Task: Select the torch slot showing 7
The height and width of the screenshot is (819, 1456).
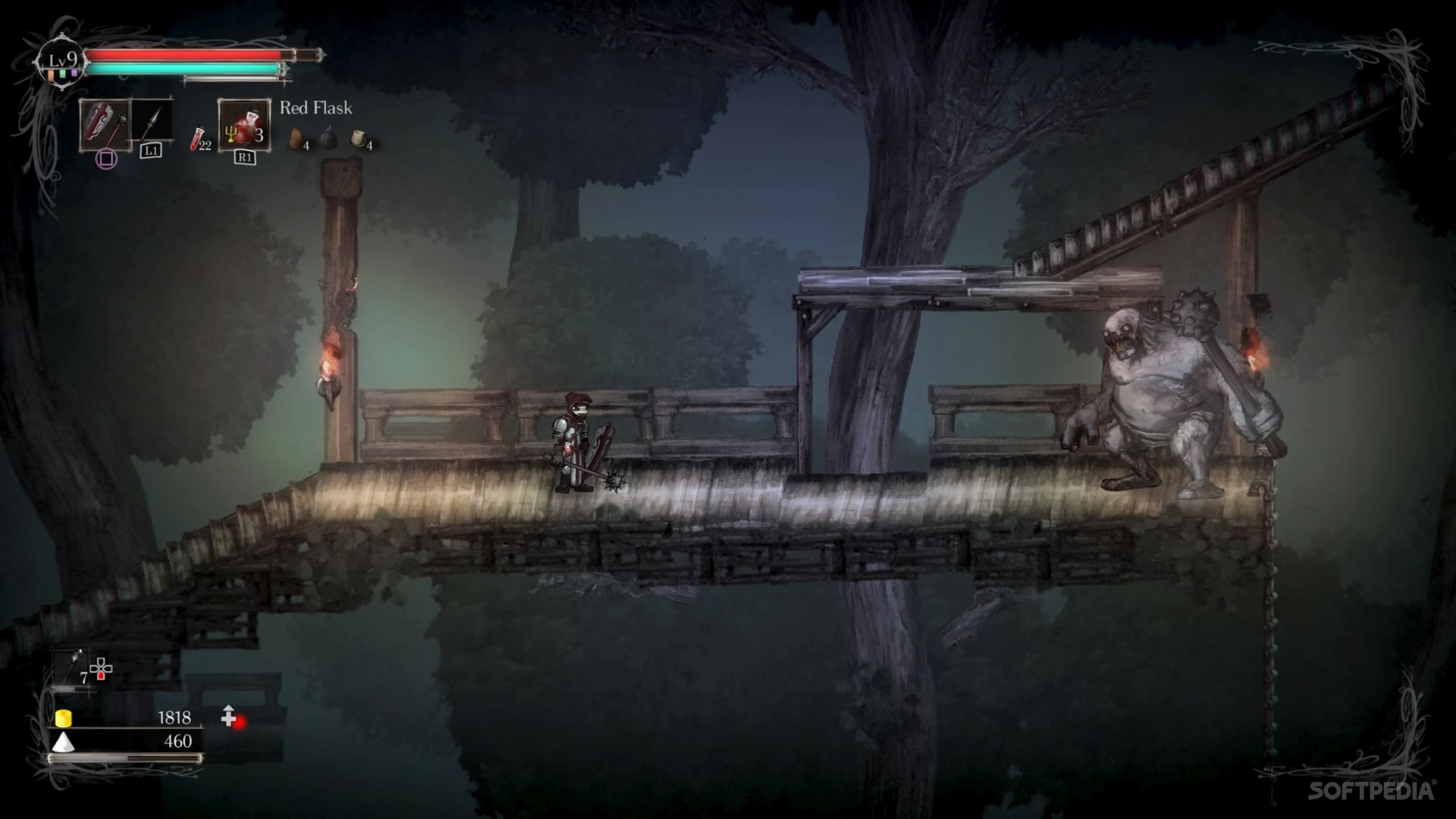Action: pos(75,668)
